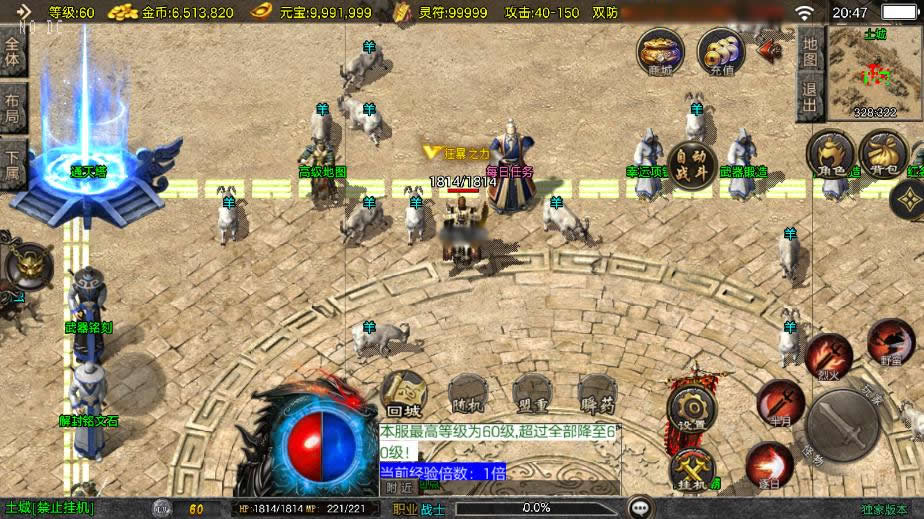Activate the 野蛮 charge skill
The height and width of the screenshot is (519, 924).
click(x=890, y=342)
